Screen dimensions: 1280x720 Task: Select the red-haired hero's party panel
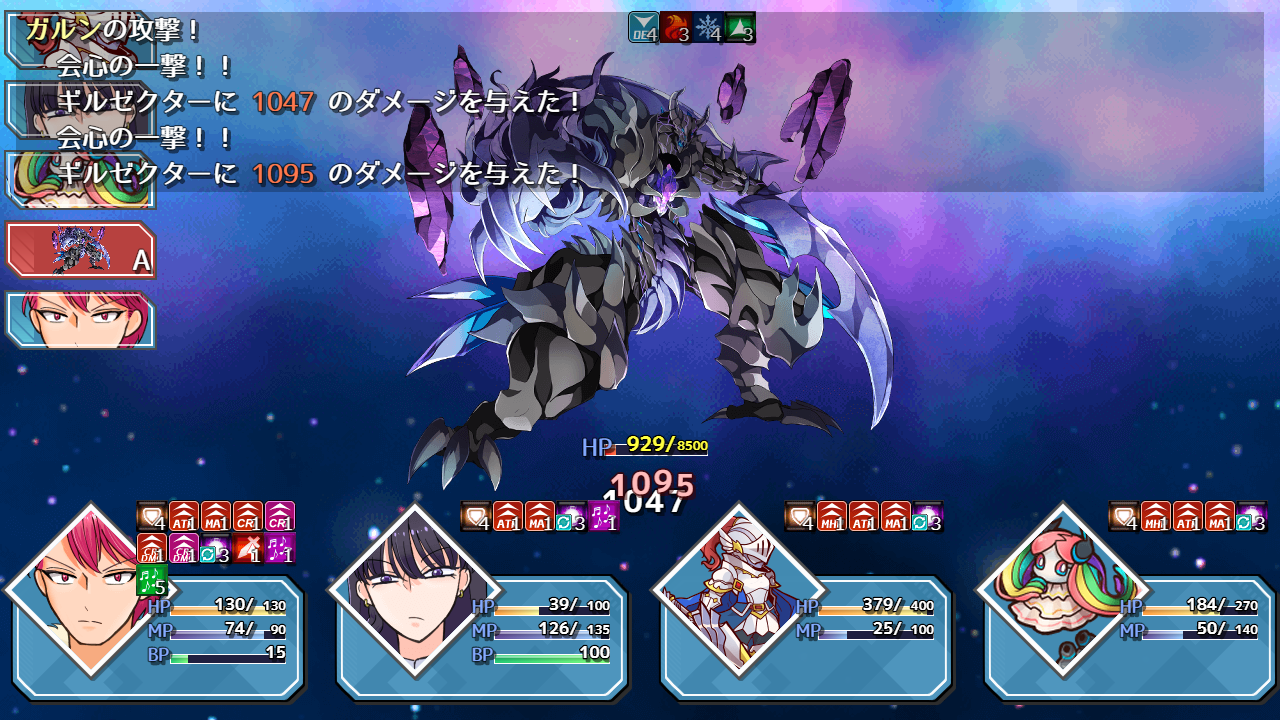coord(158,636)
